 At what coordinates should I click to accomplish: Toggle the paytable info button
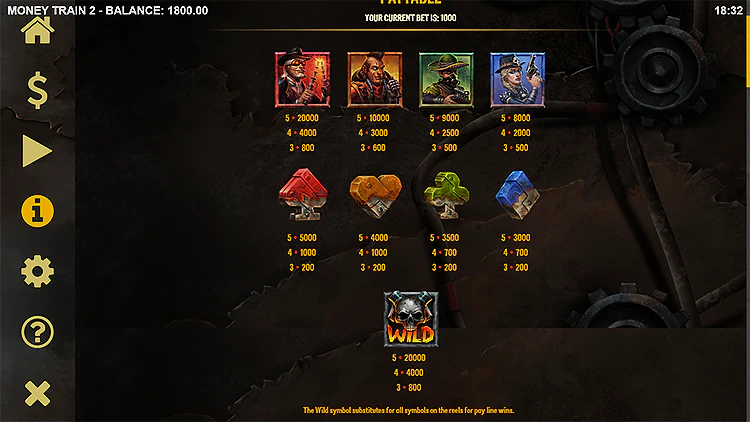pos(37,211)
